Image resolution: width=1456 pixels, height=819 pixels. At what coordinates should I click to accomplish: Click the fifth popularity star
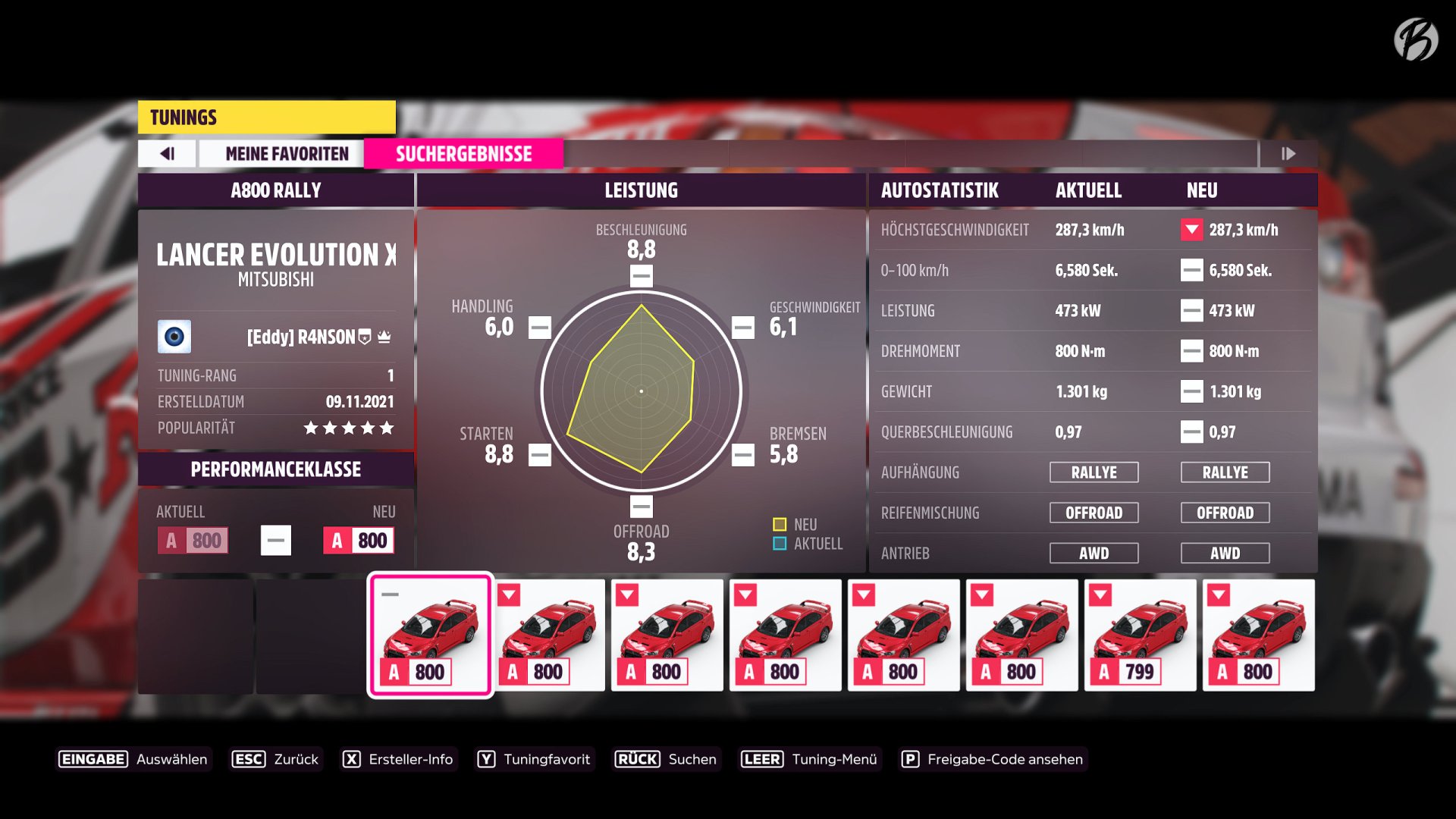click(389, 428)
